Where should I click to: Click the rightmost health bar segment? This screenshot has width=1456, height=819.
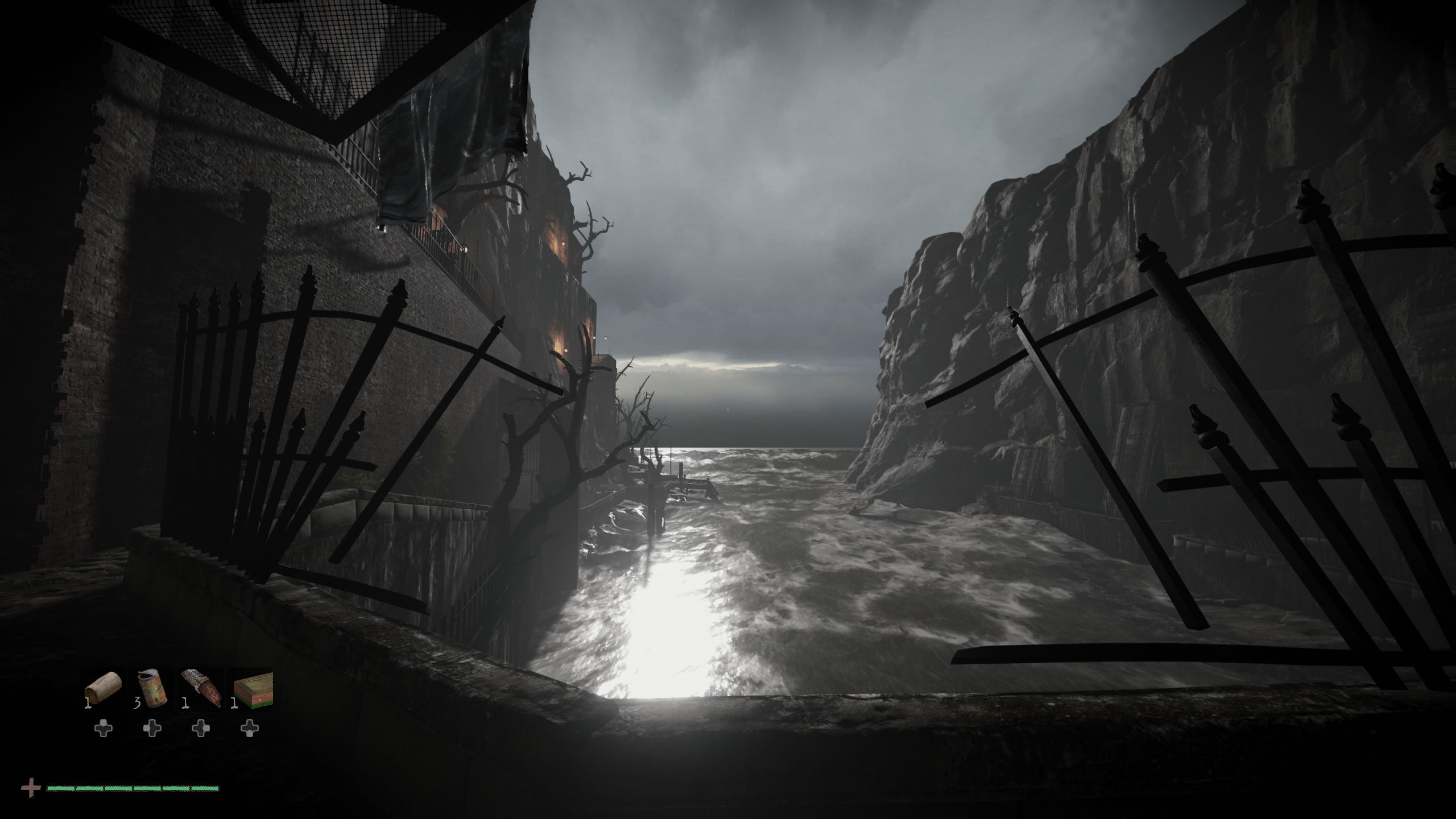(208, 789)
